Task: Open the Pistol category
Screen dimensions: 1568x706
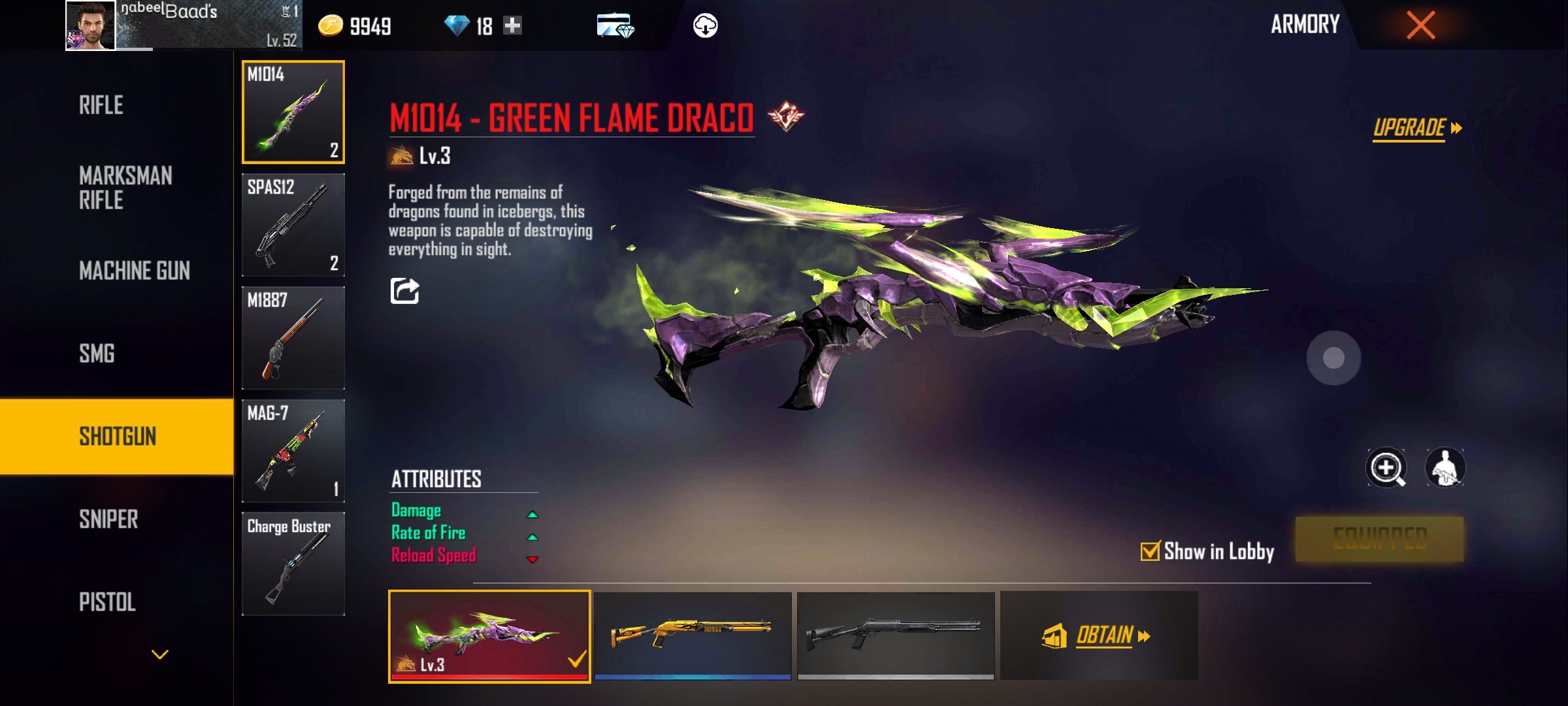Action: [107, 602]
